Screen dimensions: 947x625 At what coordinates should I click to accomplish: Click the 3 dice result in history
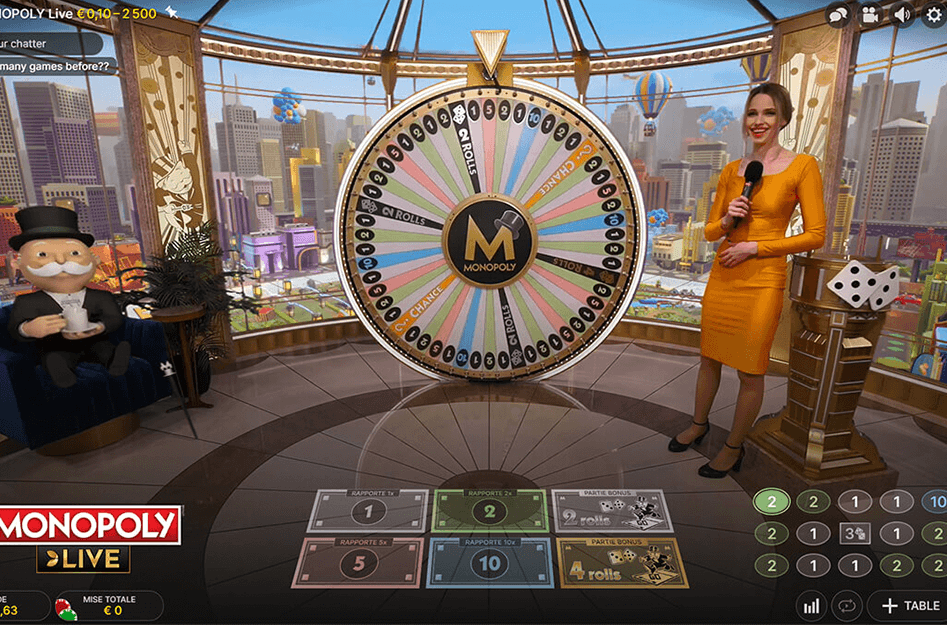pyautogui.click(x=855, y=534)
